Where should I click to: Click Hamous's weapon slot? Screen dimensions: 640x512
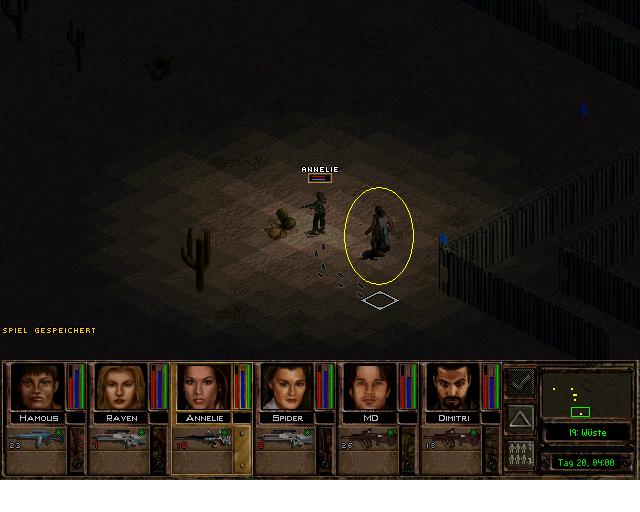[35, 439]
